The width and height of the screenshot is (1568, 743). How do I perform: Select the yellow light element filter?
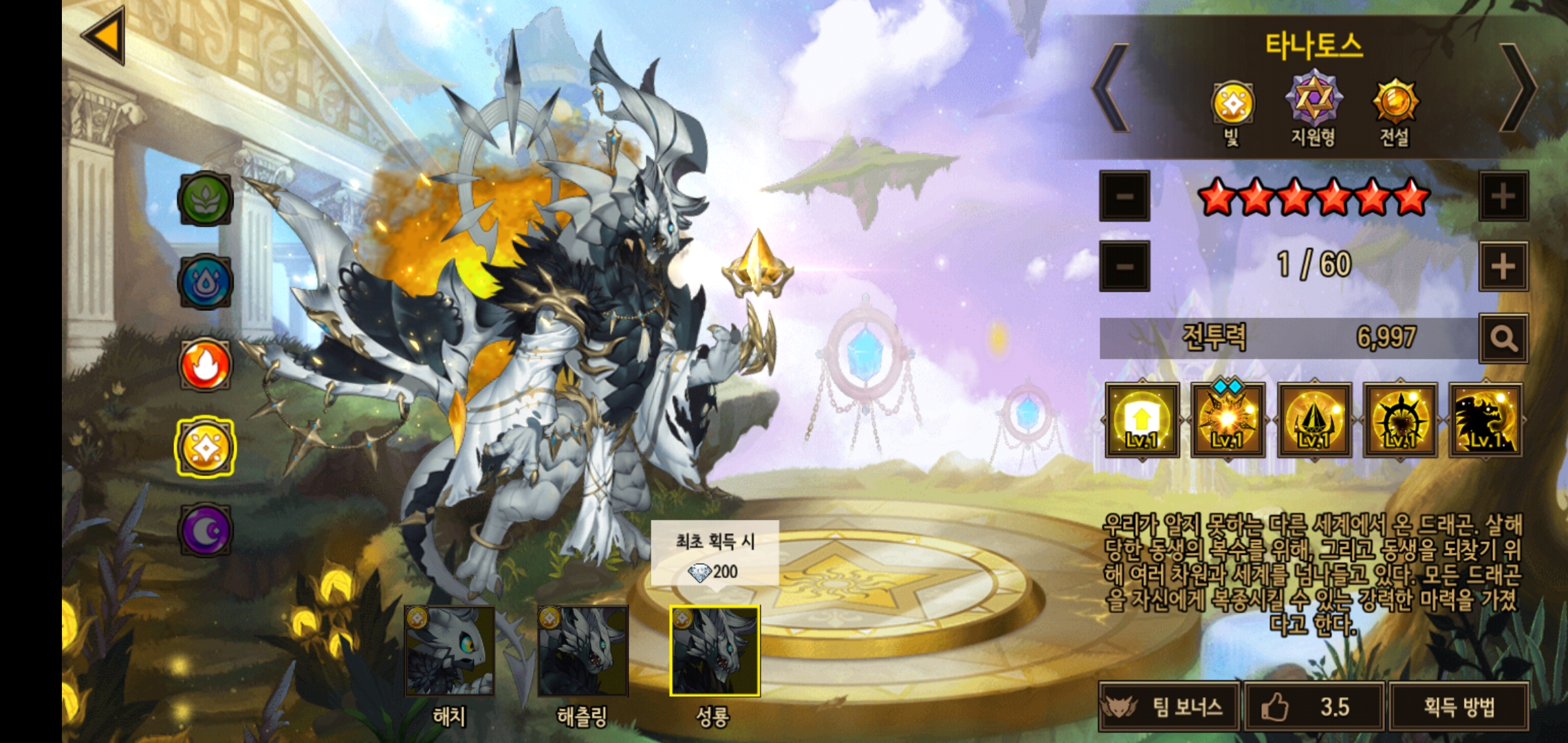point(205,448)
